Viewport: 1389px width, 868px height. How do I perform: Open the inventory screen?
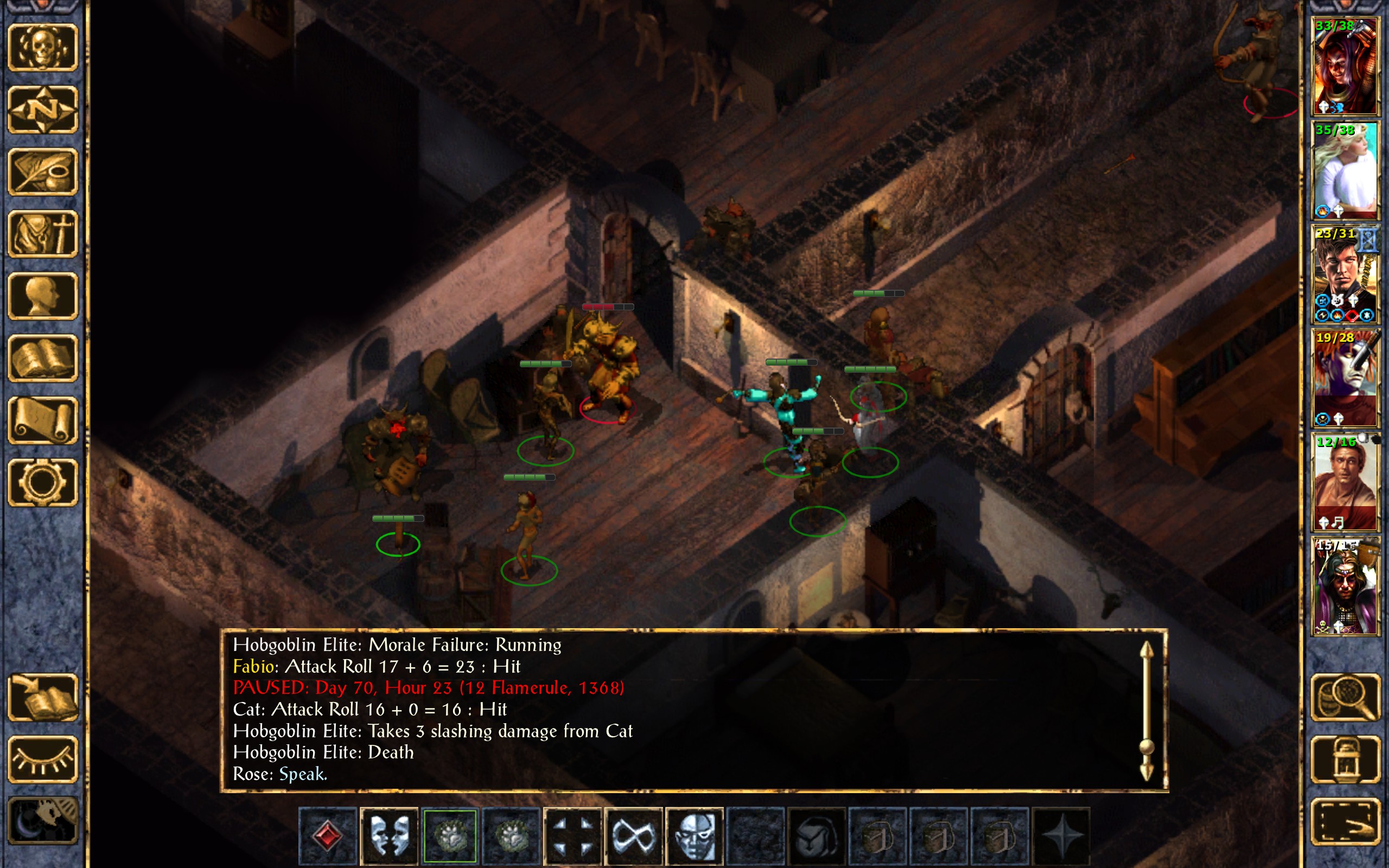tap(42, 234)
